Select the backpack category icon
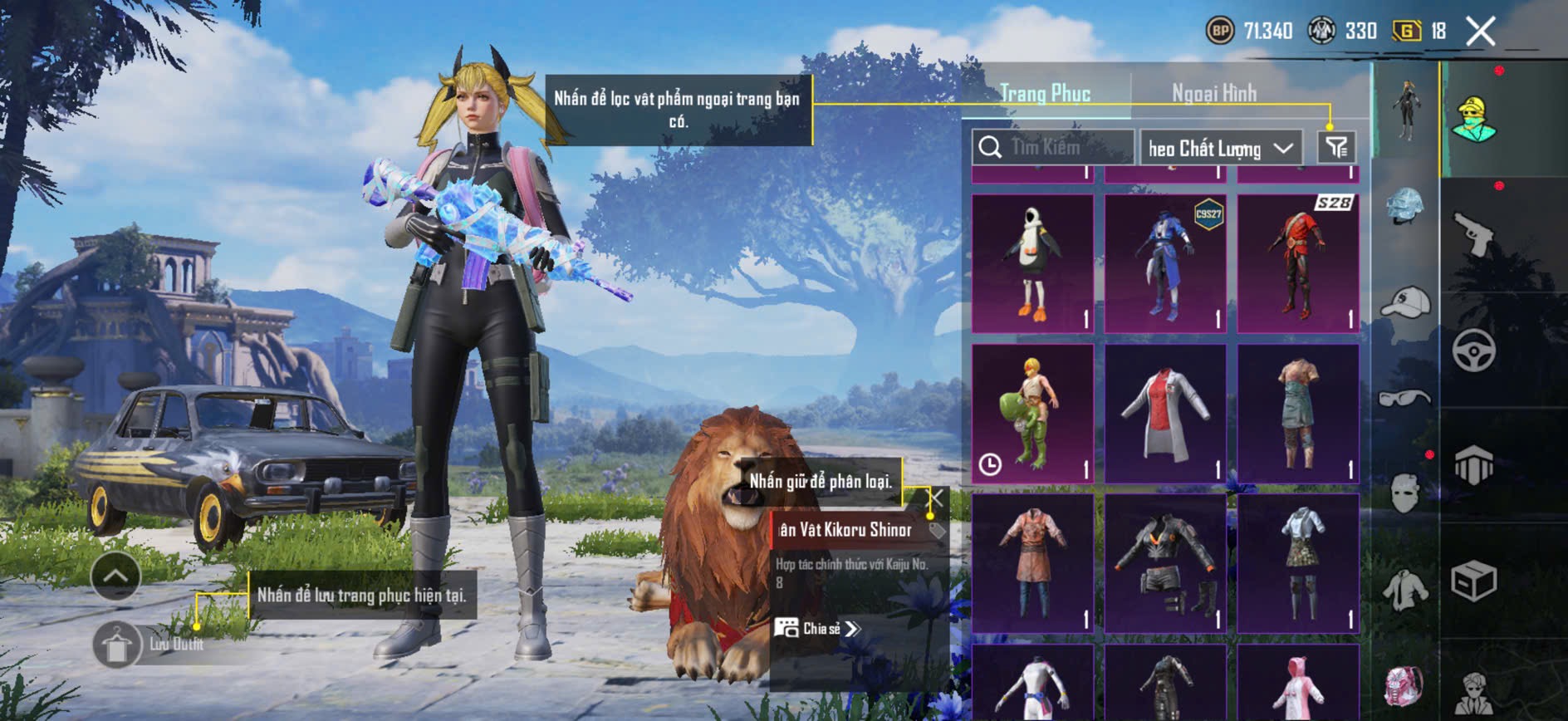The image size is (1568, 721). (1404, 686)
